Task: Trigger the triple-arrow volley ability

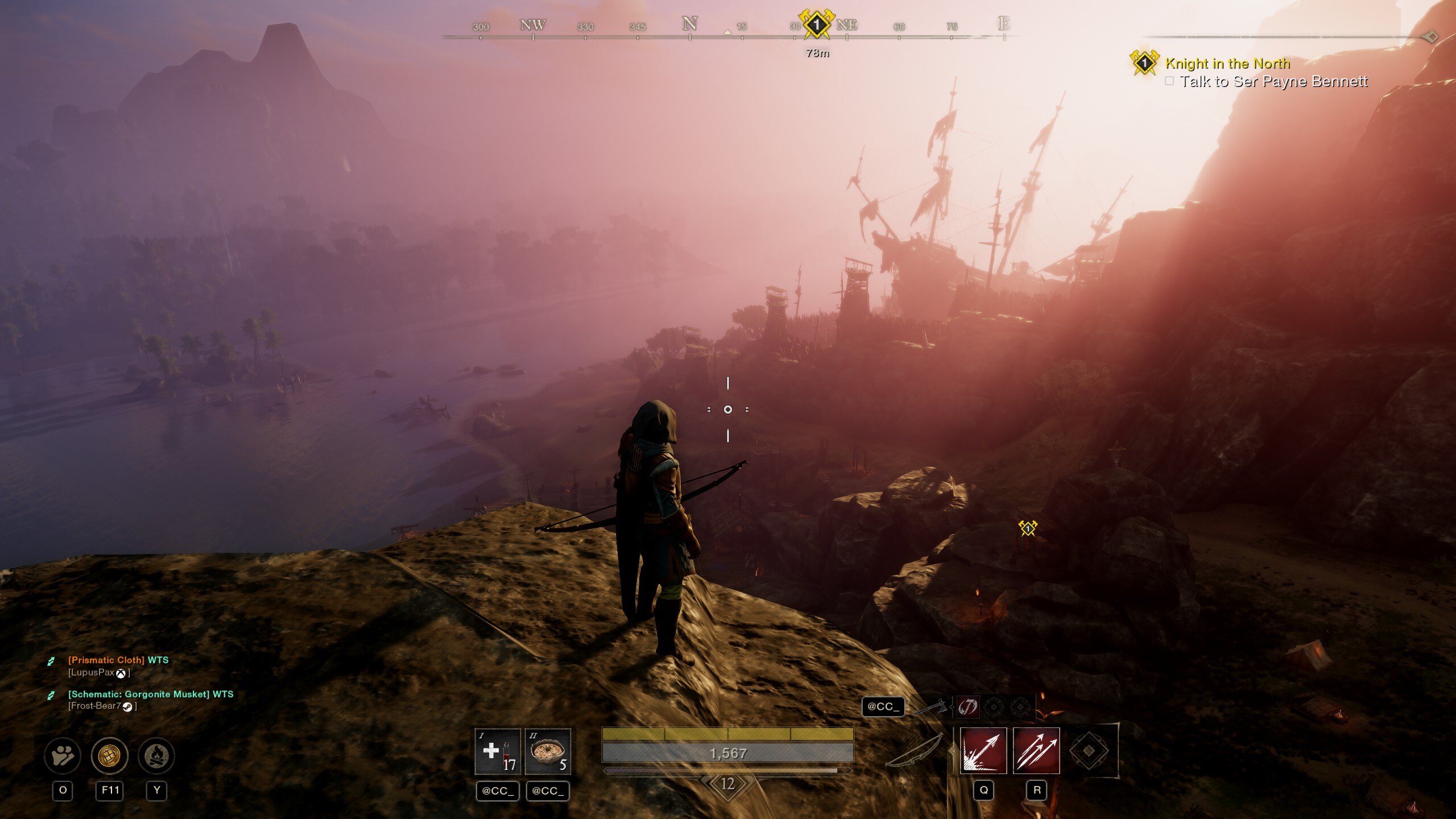Action: coord(1036,751)
